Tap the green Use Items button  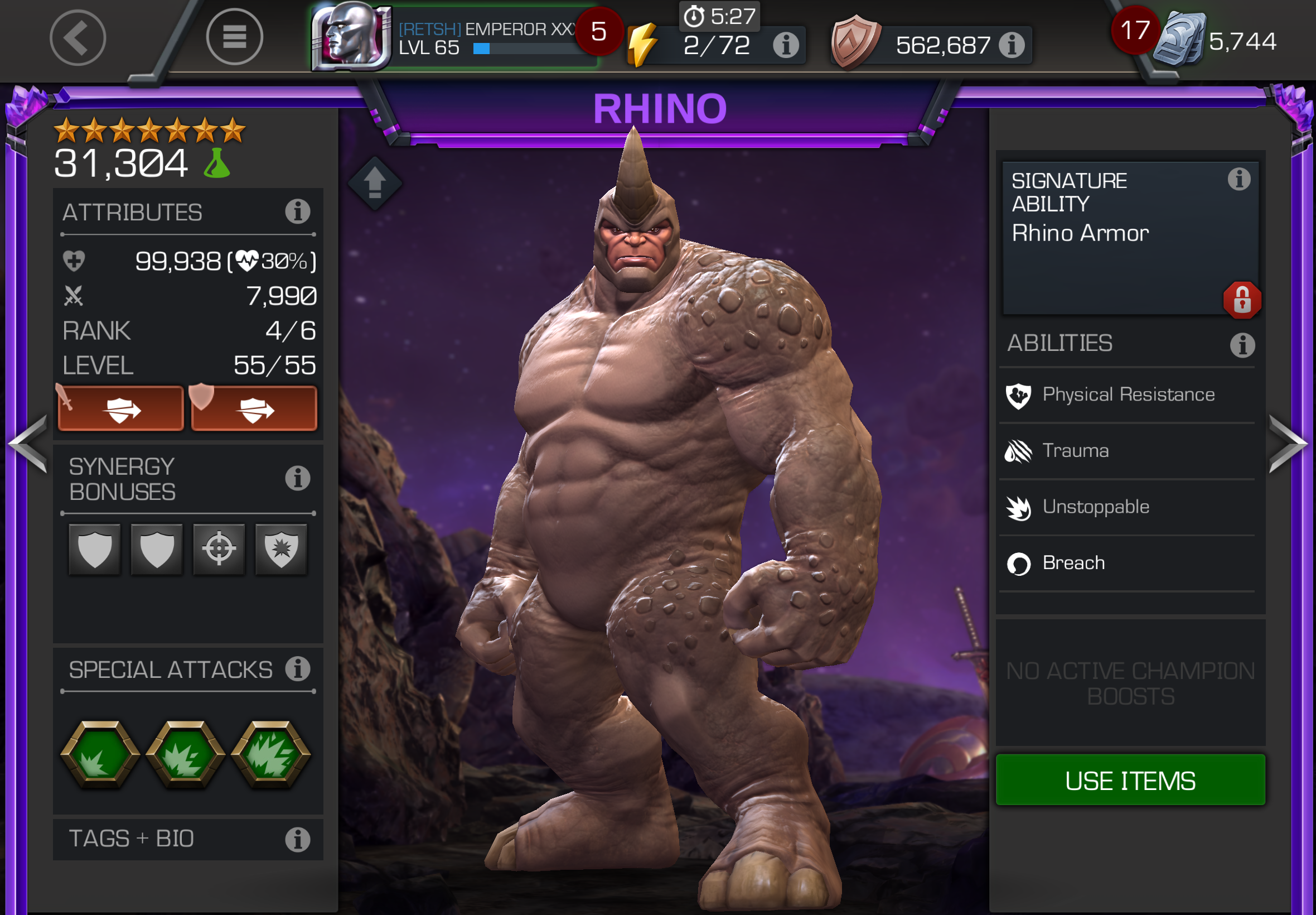point(1130,781)
